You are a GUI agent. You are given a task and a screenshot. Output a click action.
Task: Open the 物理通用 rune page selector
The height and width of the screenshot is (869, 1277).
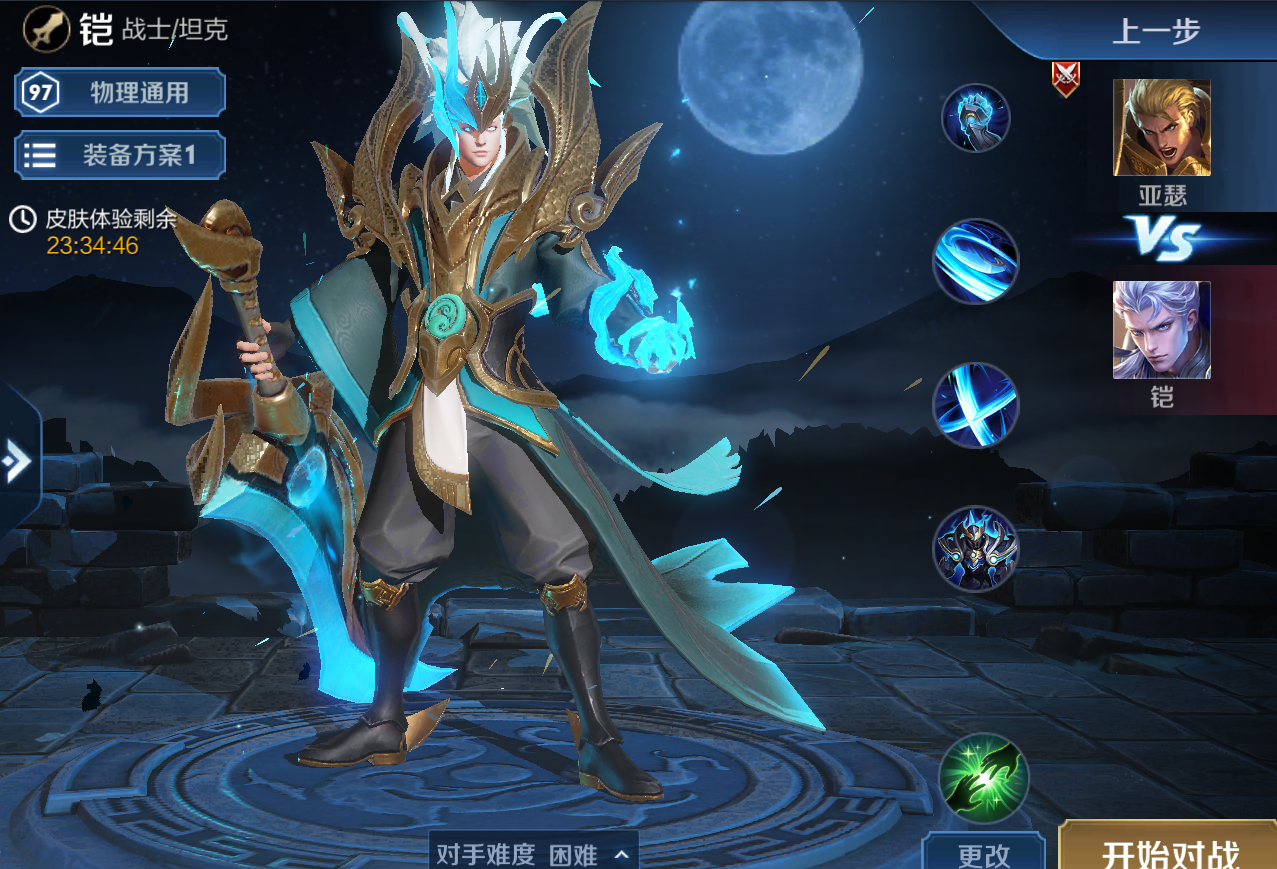tap(120, 93)
